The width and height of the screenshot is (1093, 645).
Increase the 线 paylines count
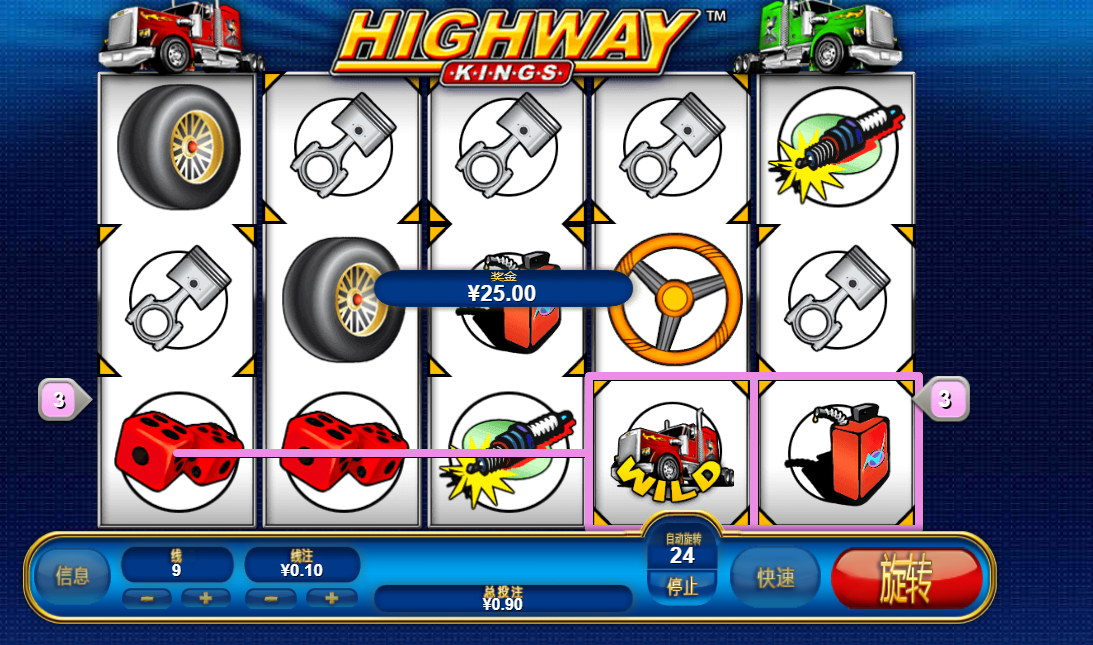pyautogui.click(x=206, y=598)
